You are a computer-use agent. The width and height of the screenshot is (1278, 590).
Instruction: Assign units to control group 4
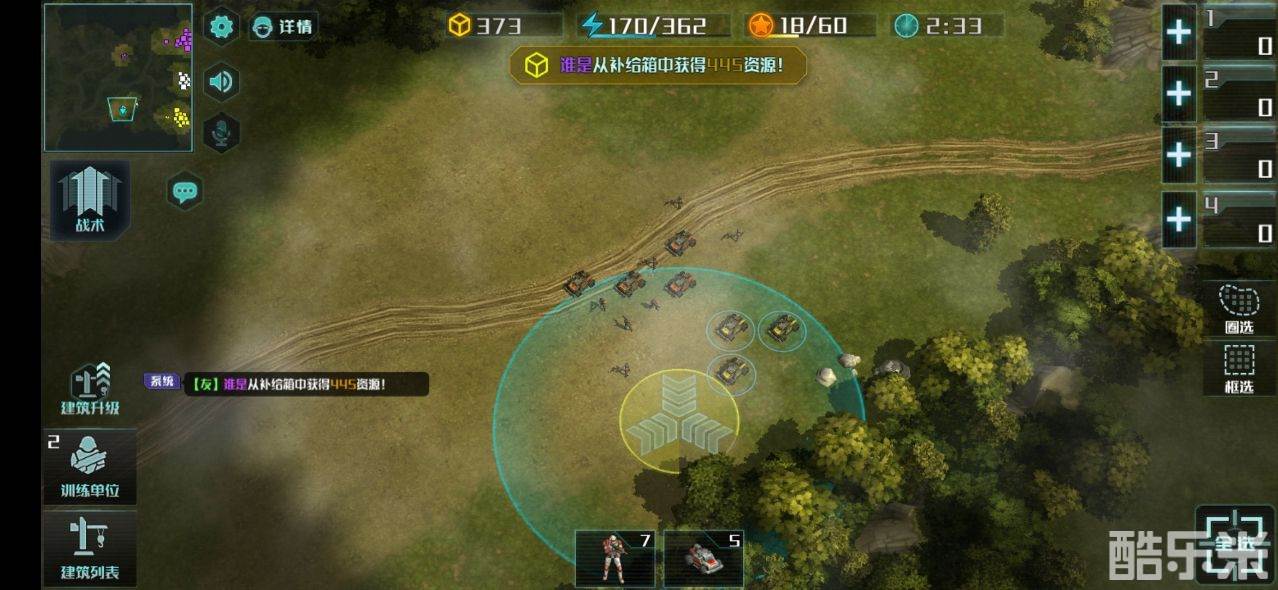point(1179,219)
